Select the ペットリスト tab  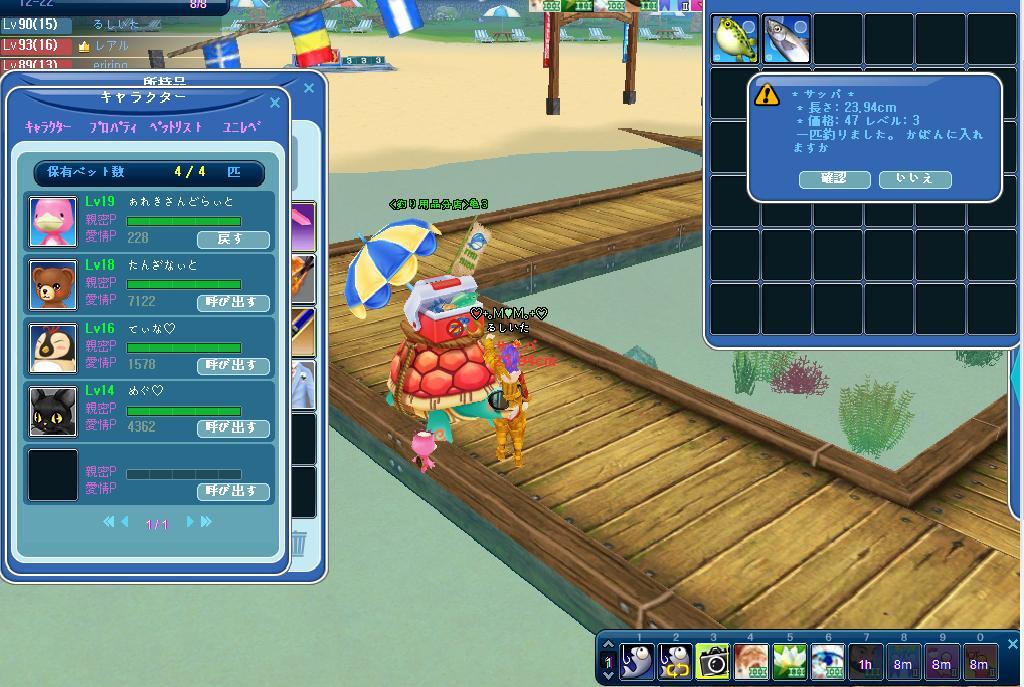(x=176, y=128)
